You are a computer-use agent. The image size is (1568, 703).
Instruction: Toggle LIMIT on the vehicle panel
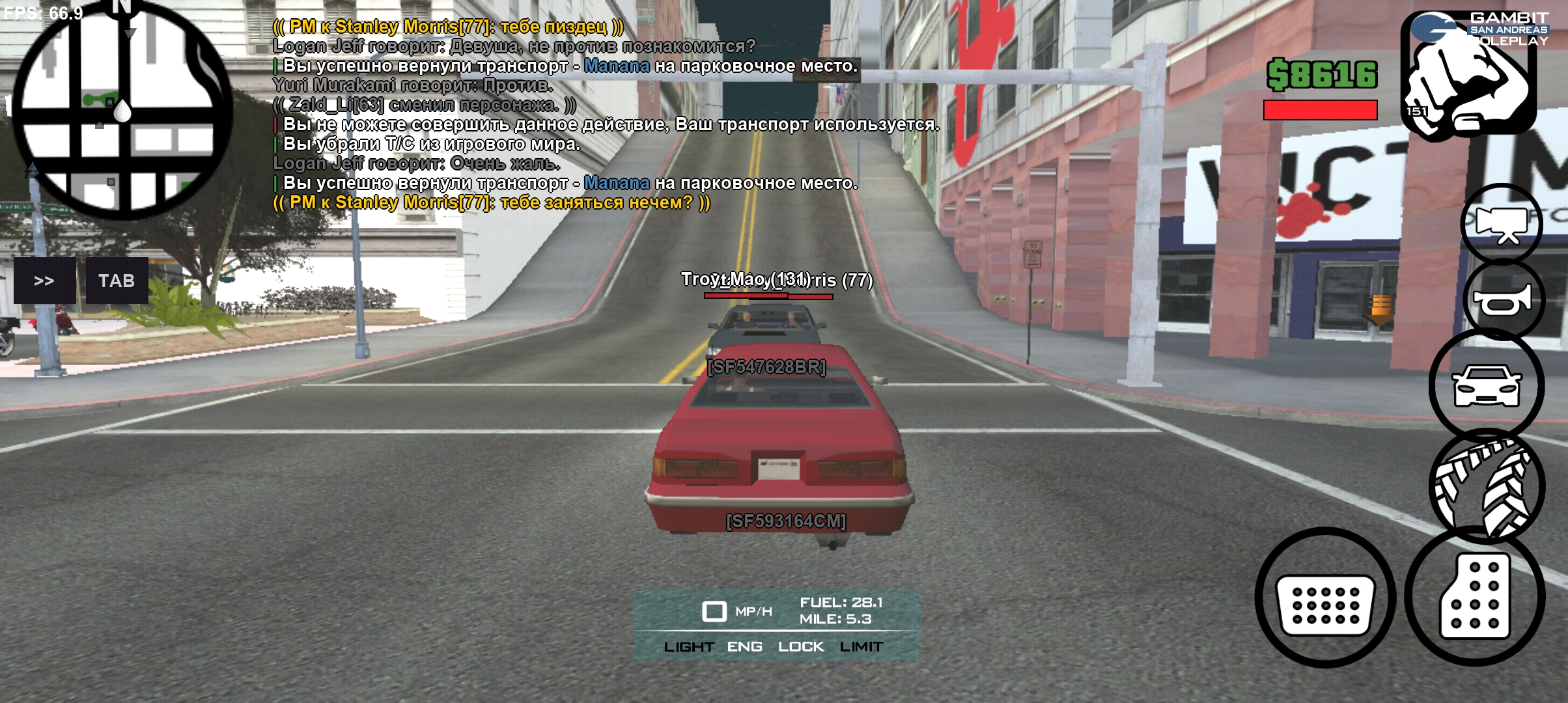click(x=861, y=646)
